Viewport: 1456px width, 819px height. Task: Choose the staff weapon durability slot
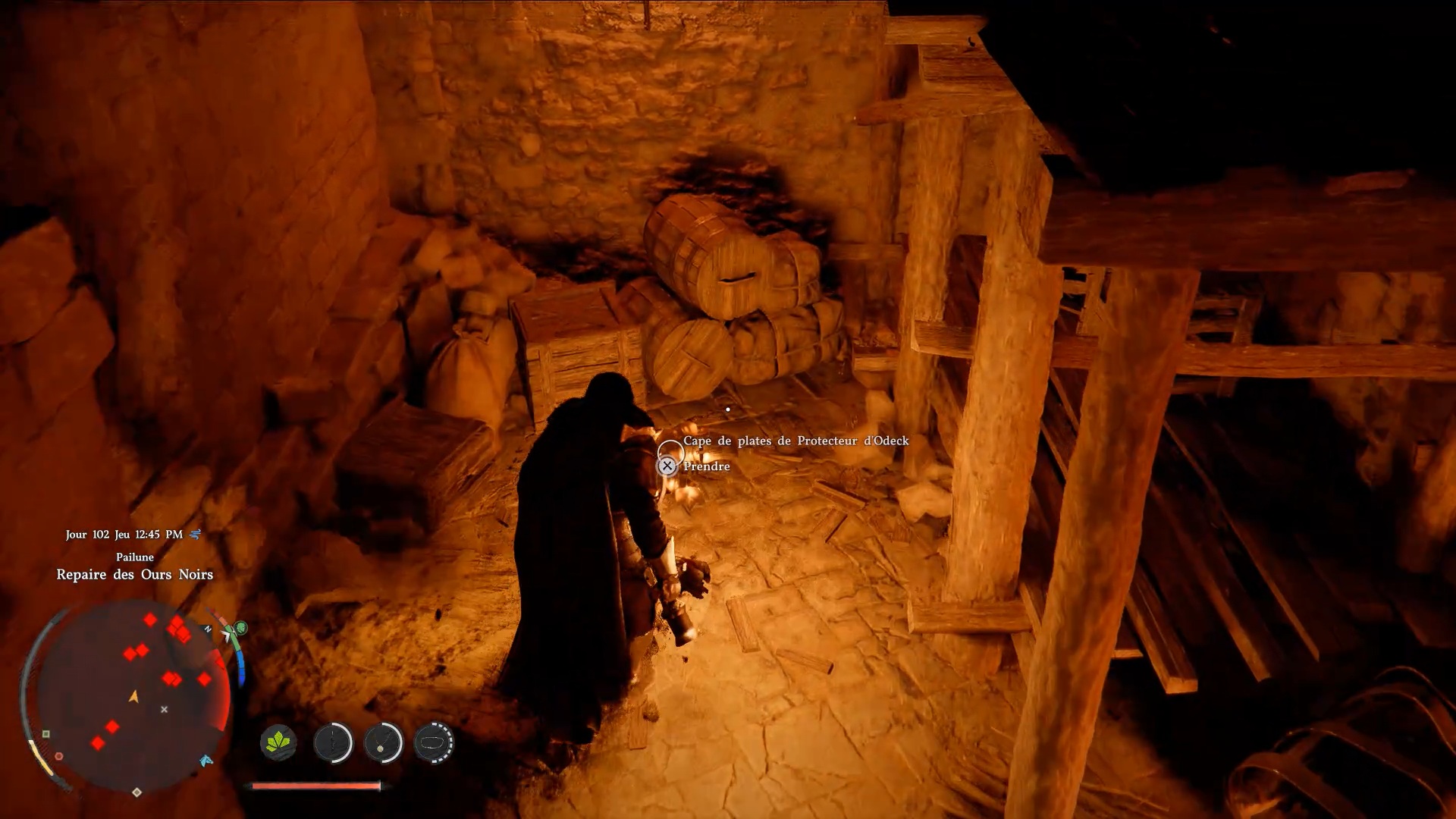333,742
